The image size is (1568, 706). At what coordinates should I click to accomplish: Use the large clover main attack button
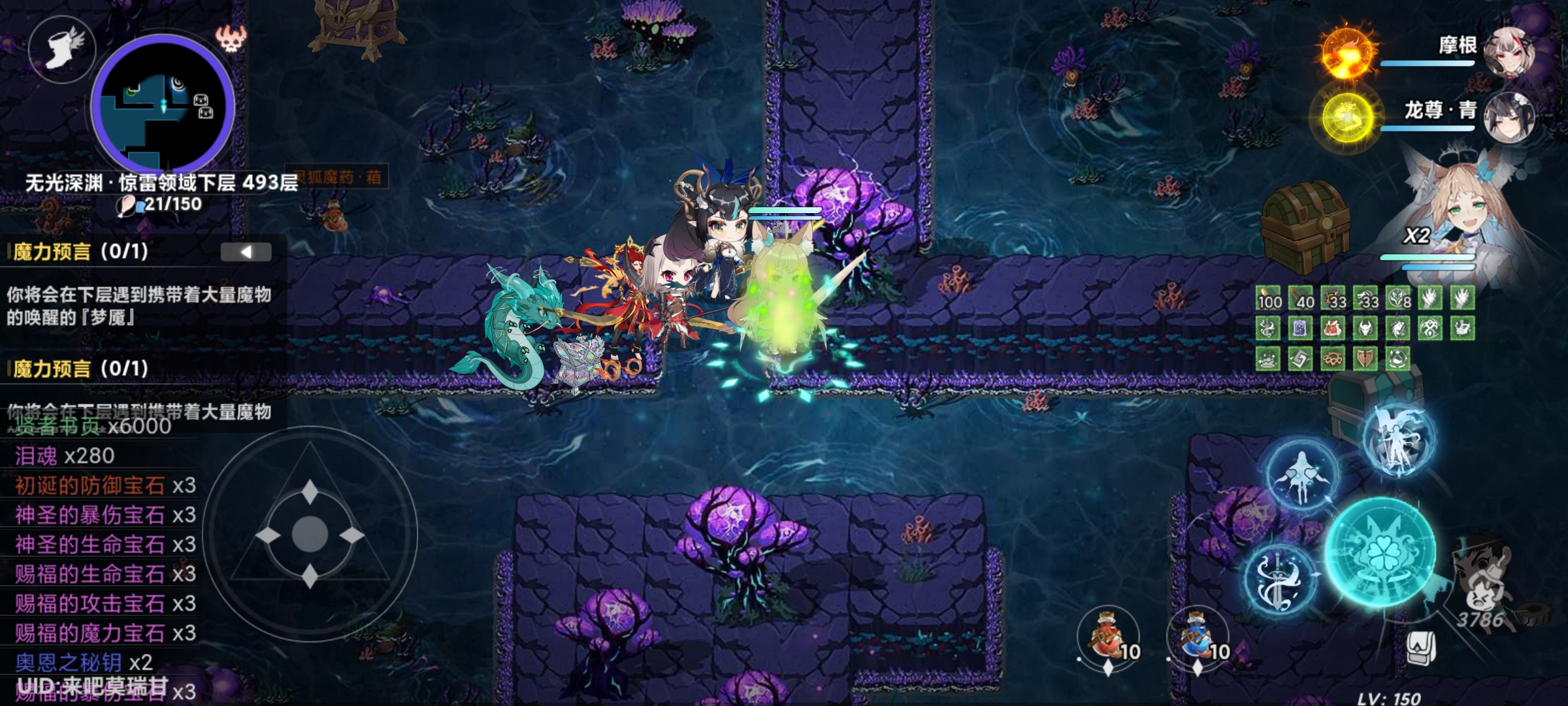[1380, 552]
